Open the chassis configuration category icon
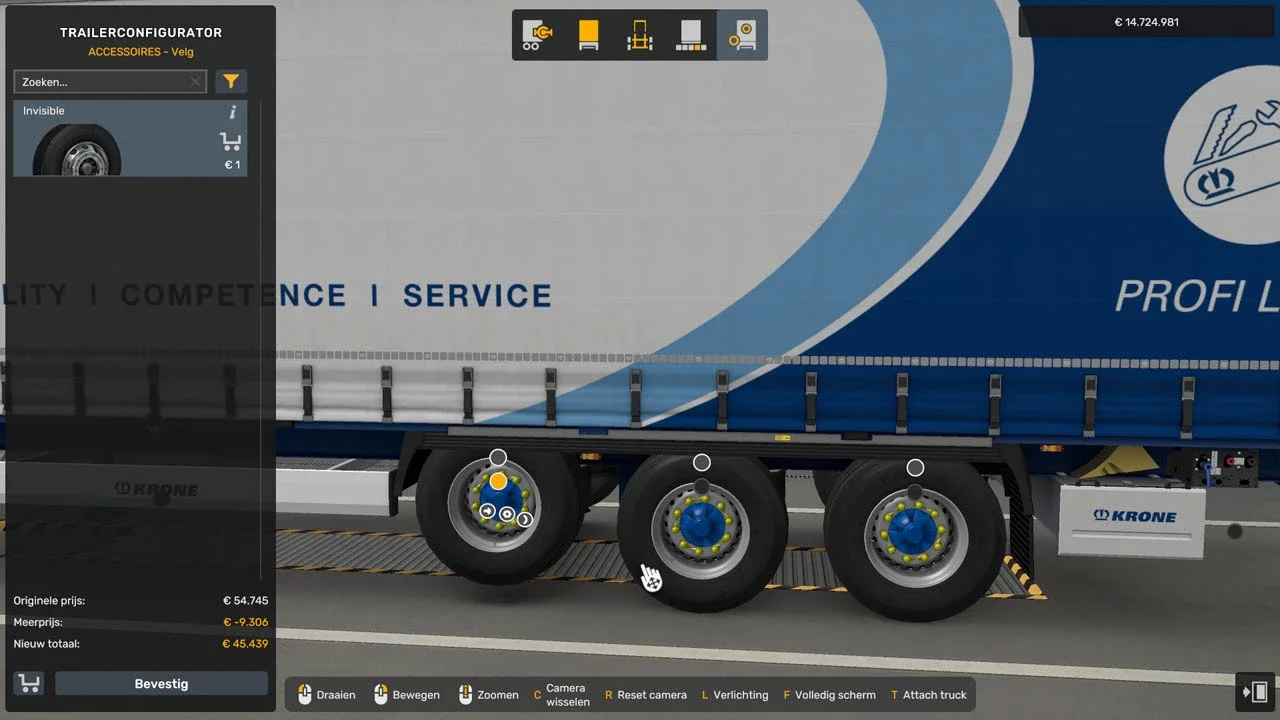 pyautogui.click(x=640, y=35)
